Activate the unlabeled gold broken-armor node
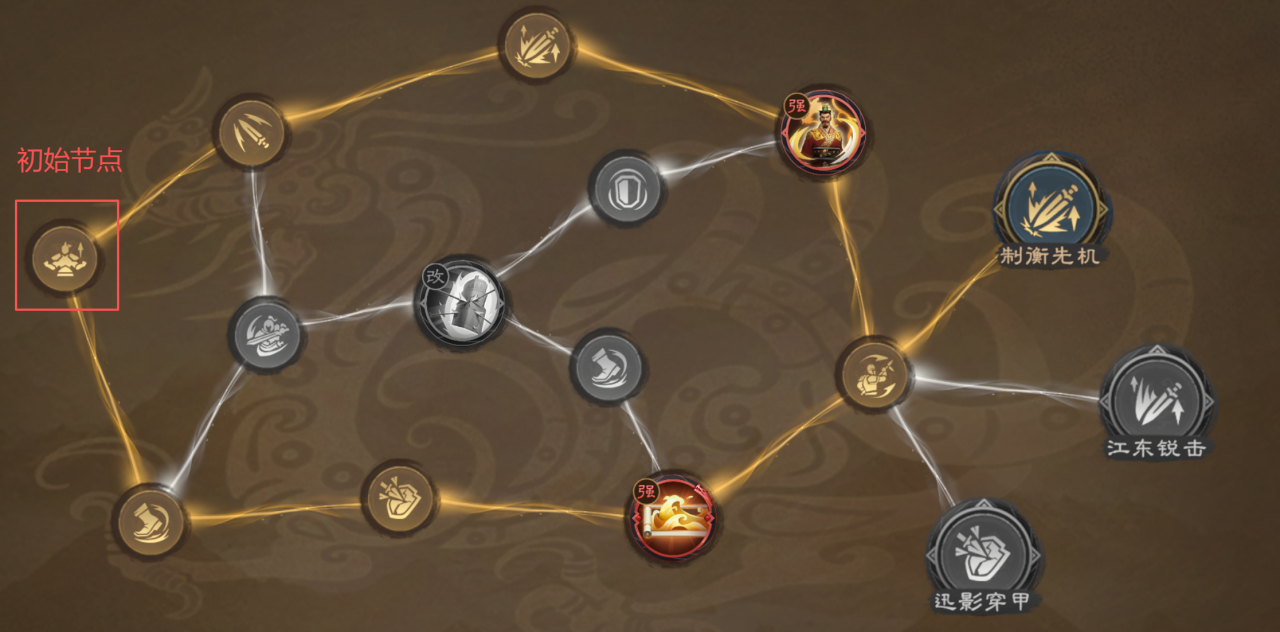 point(399,497)
